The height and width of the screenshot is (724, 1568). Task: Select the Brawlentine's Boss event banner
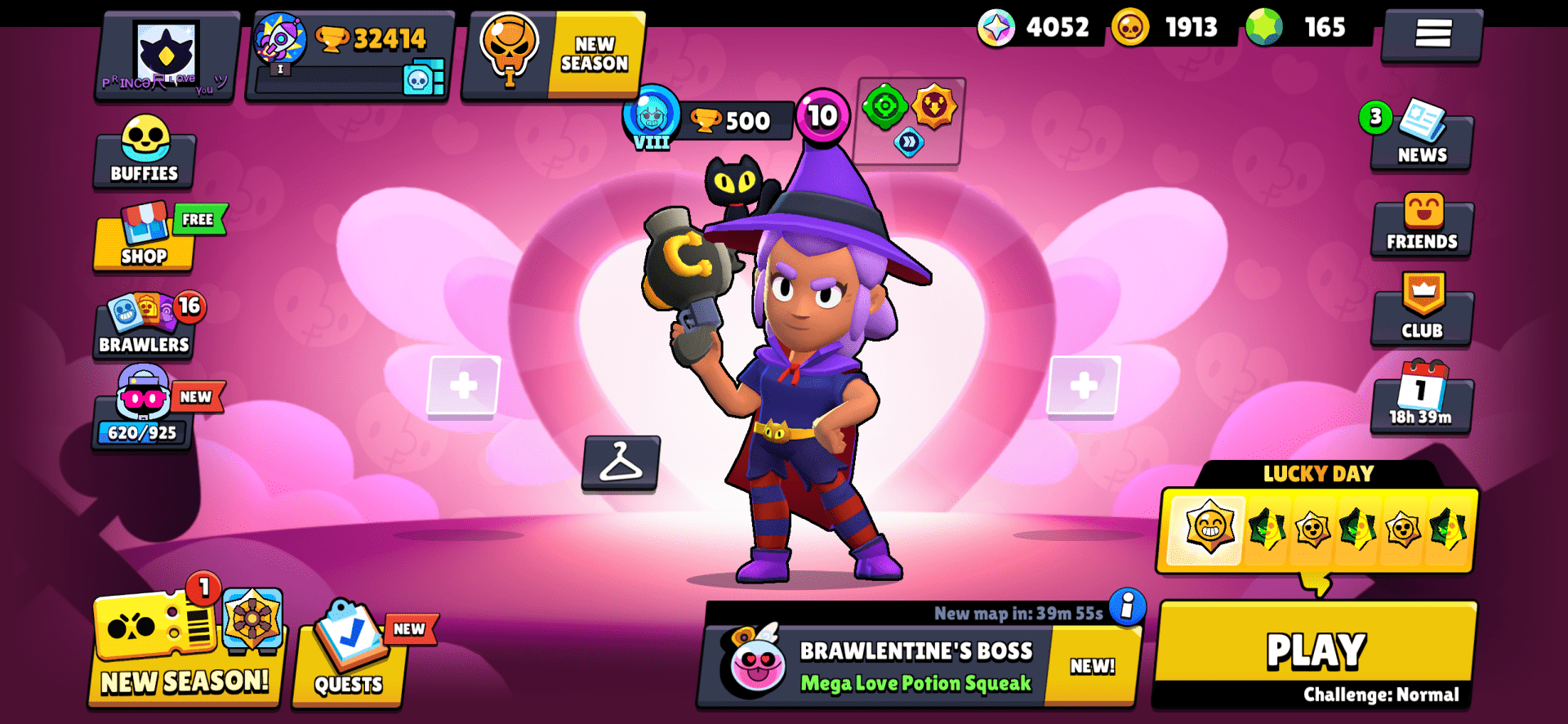[915, 666]
